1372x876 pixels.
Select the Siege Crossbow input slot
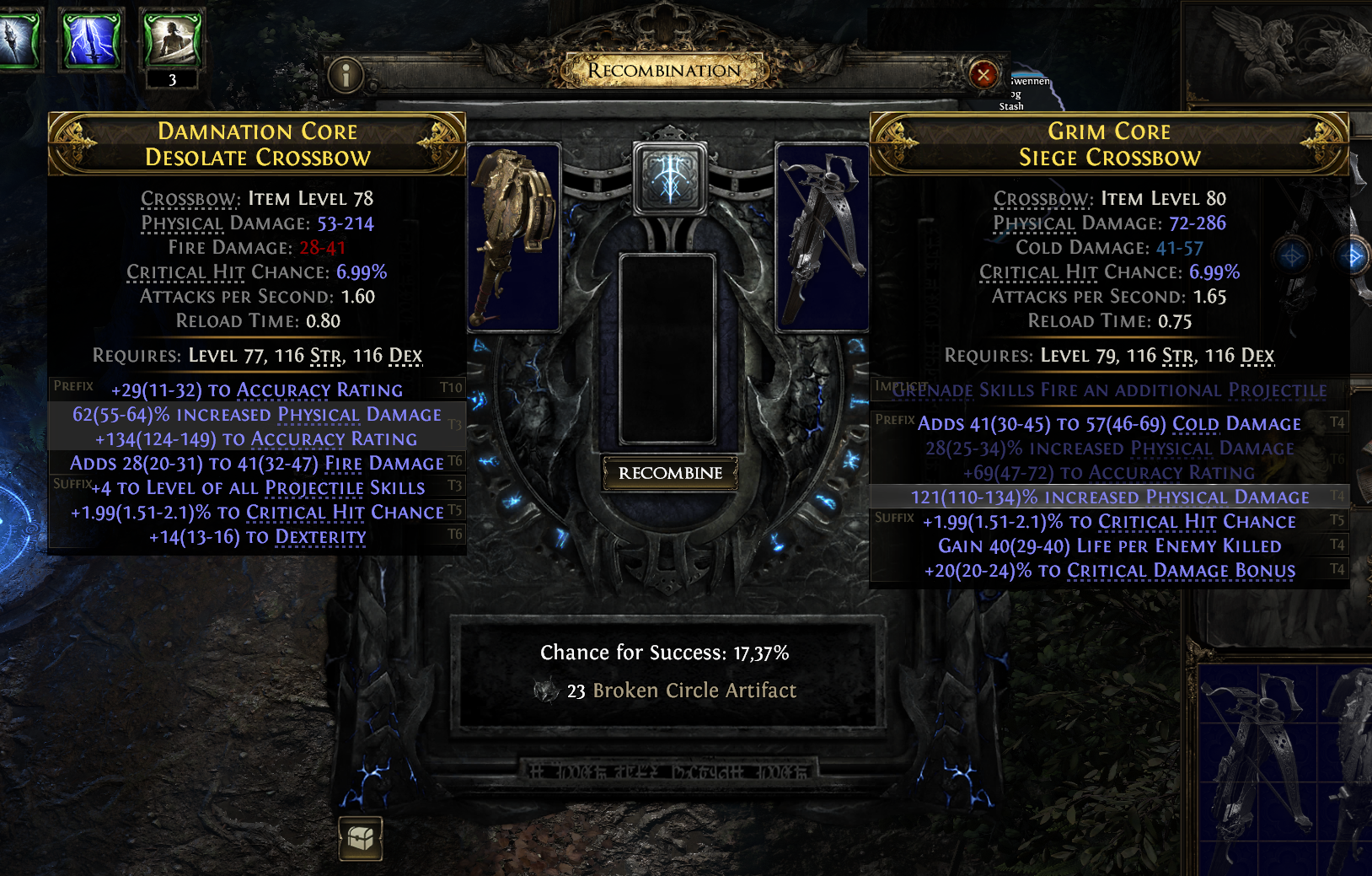[822, 237]
